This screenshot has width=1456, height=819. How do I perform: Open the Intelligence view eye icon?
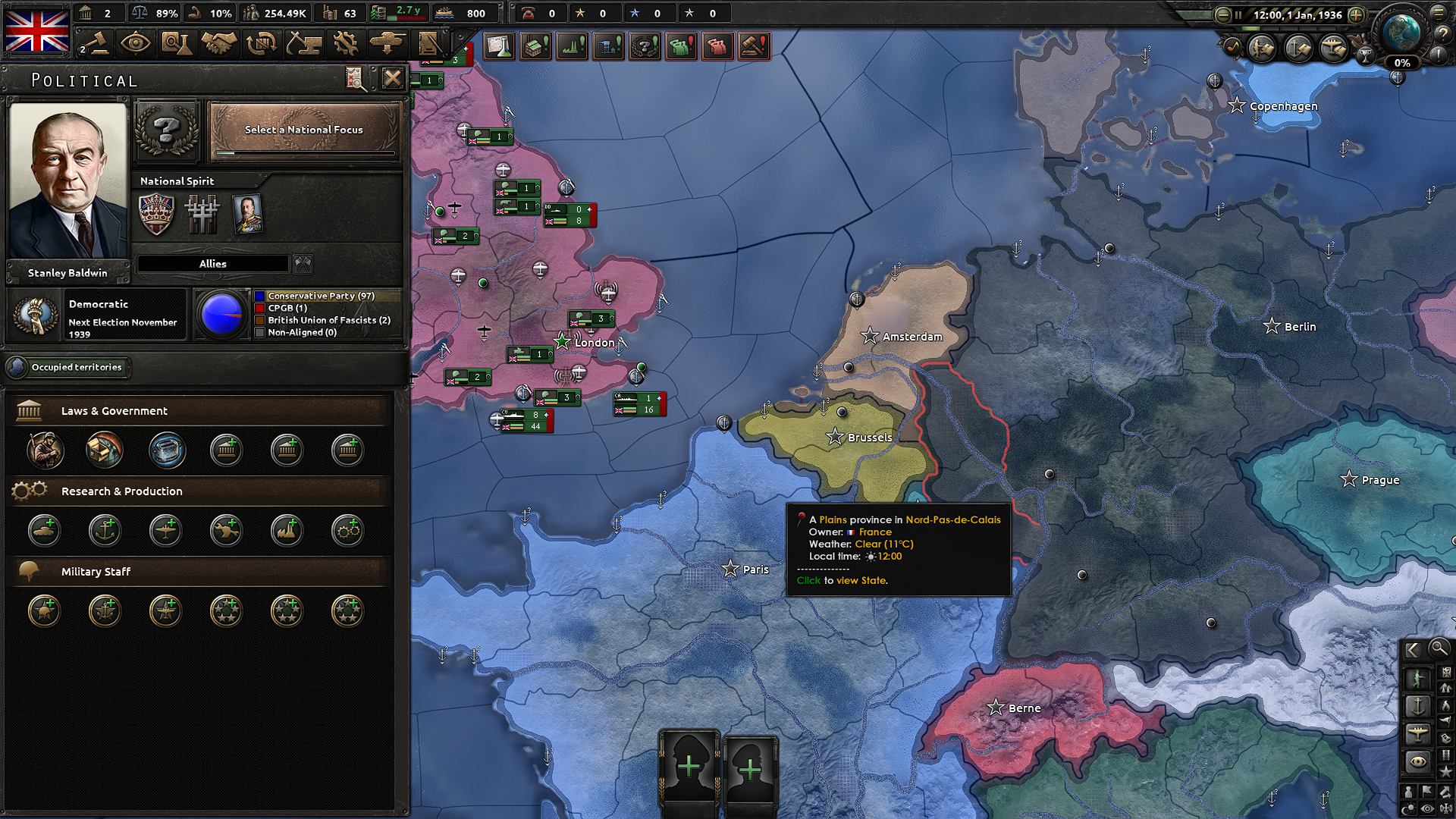tap(135, 43)
